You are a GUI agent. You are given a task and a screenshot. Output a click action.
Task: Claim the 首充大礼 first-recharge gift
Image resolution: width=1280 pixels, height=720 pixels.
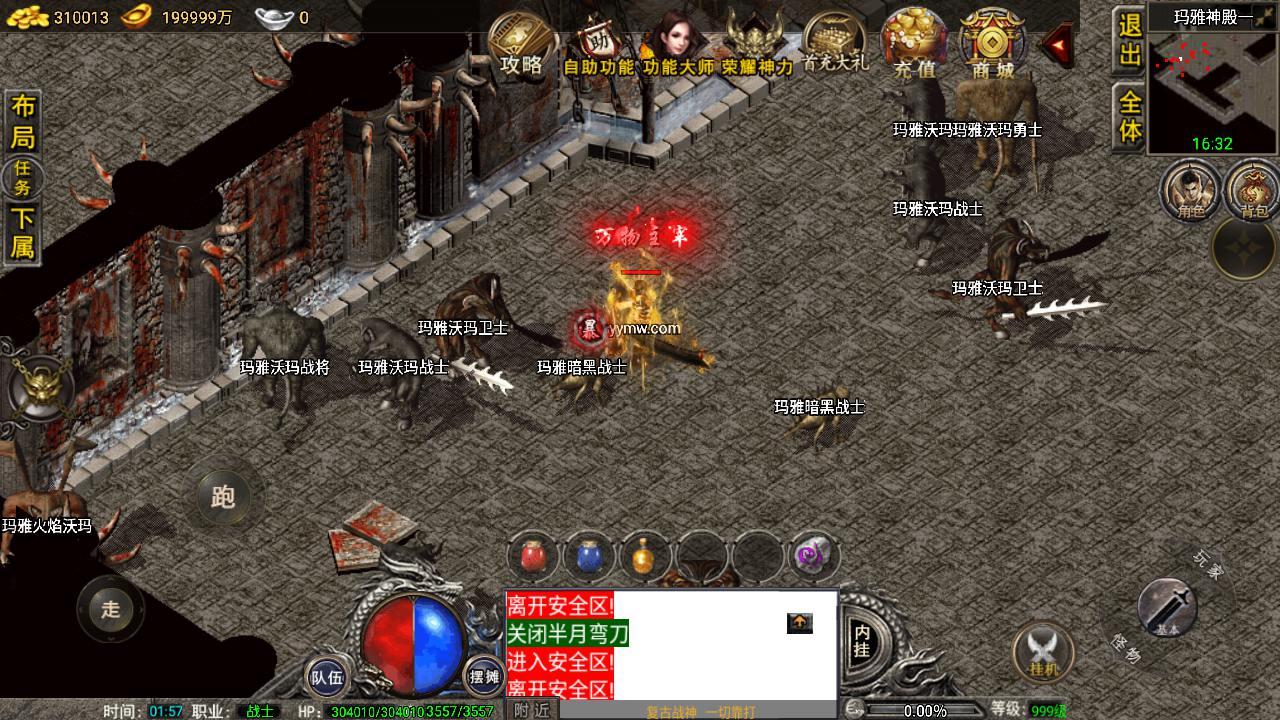(835, 44)
